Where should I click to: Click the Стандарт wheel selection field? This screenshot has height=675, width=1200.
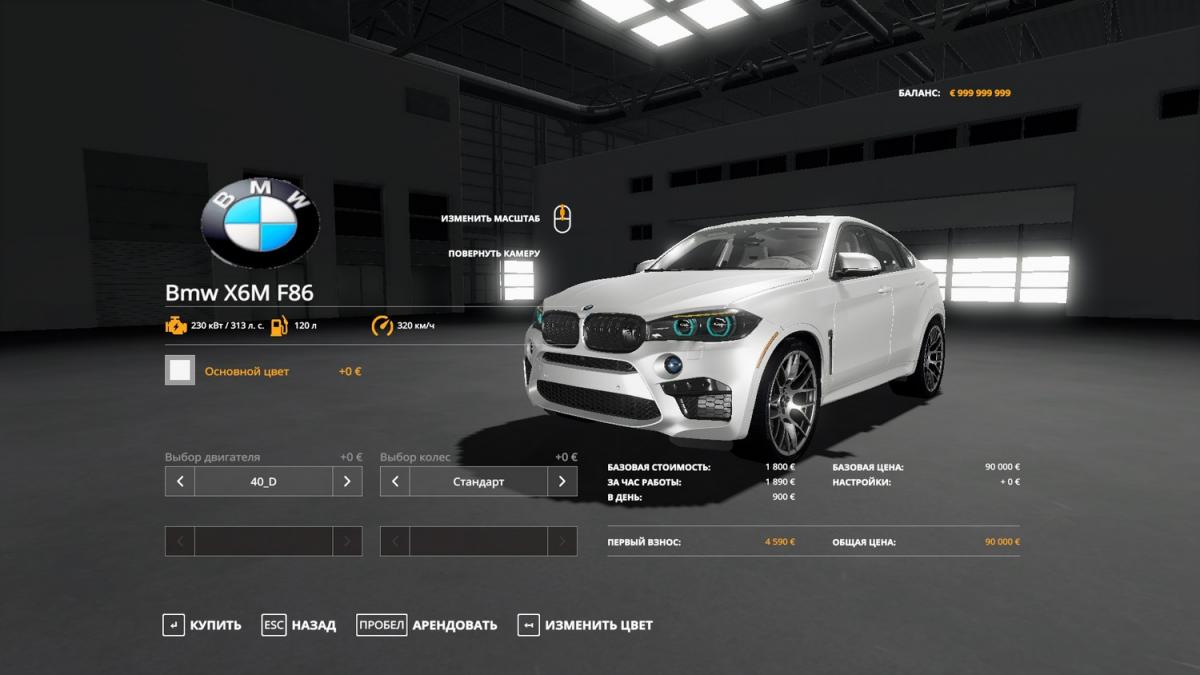pos(478,481)
